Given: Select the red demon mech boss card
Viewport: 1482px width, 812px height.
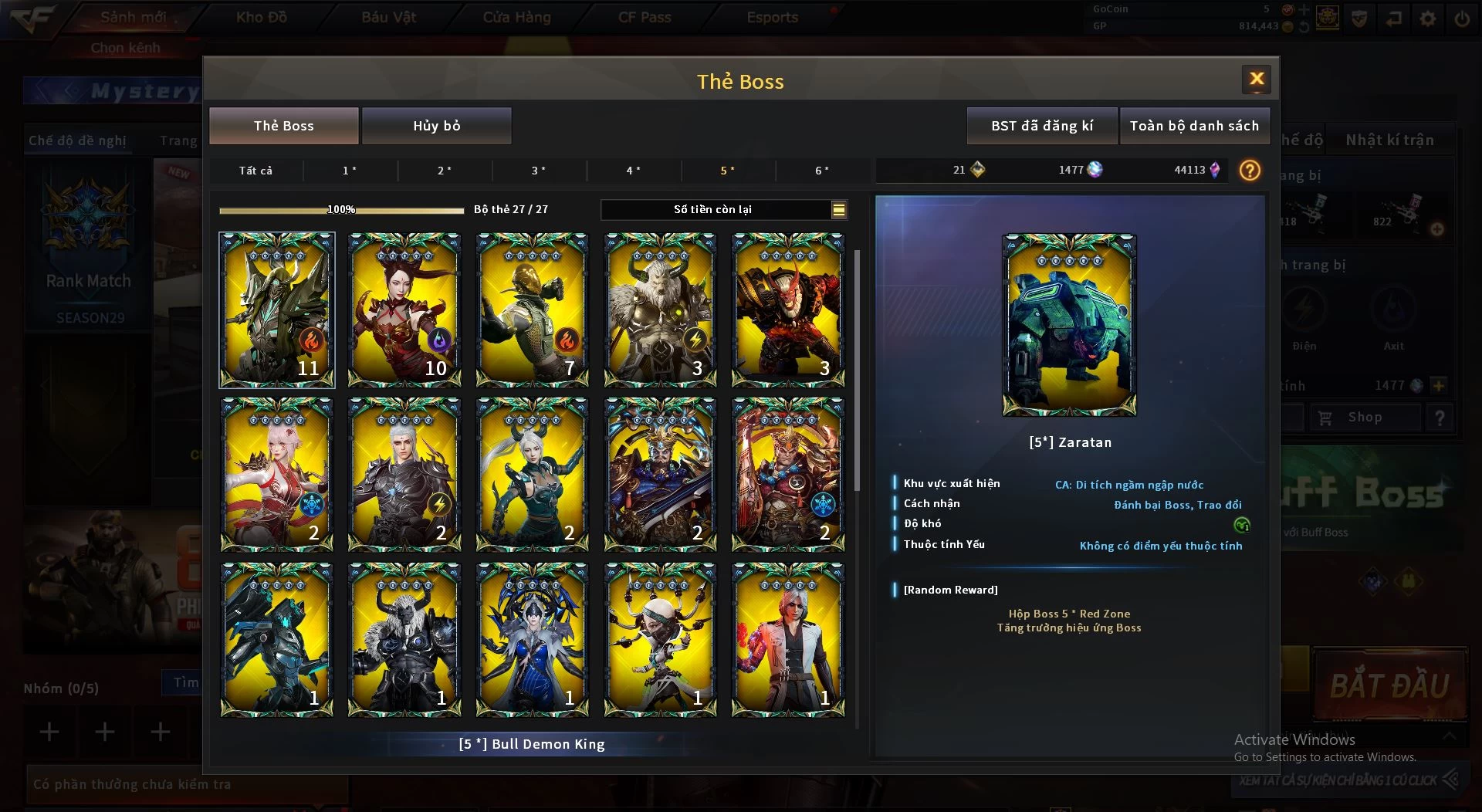Looking at the screenshot, I should click(788, 310).
